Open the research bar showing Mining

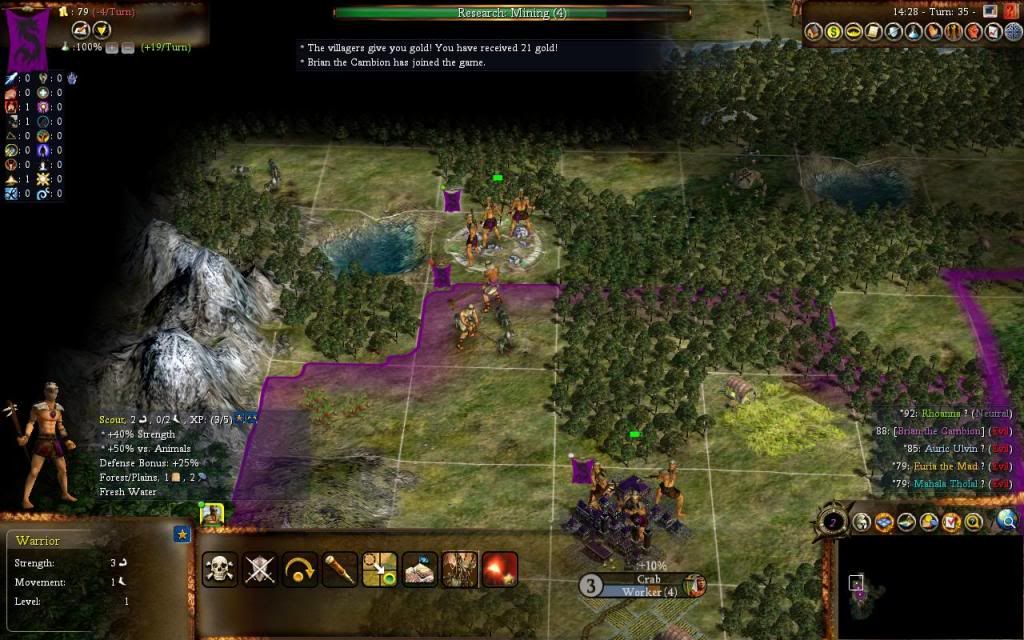(511, 13)
